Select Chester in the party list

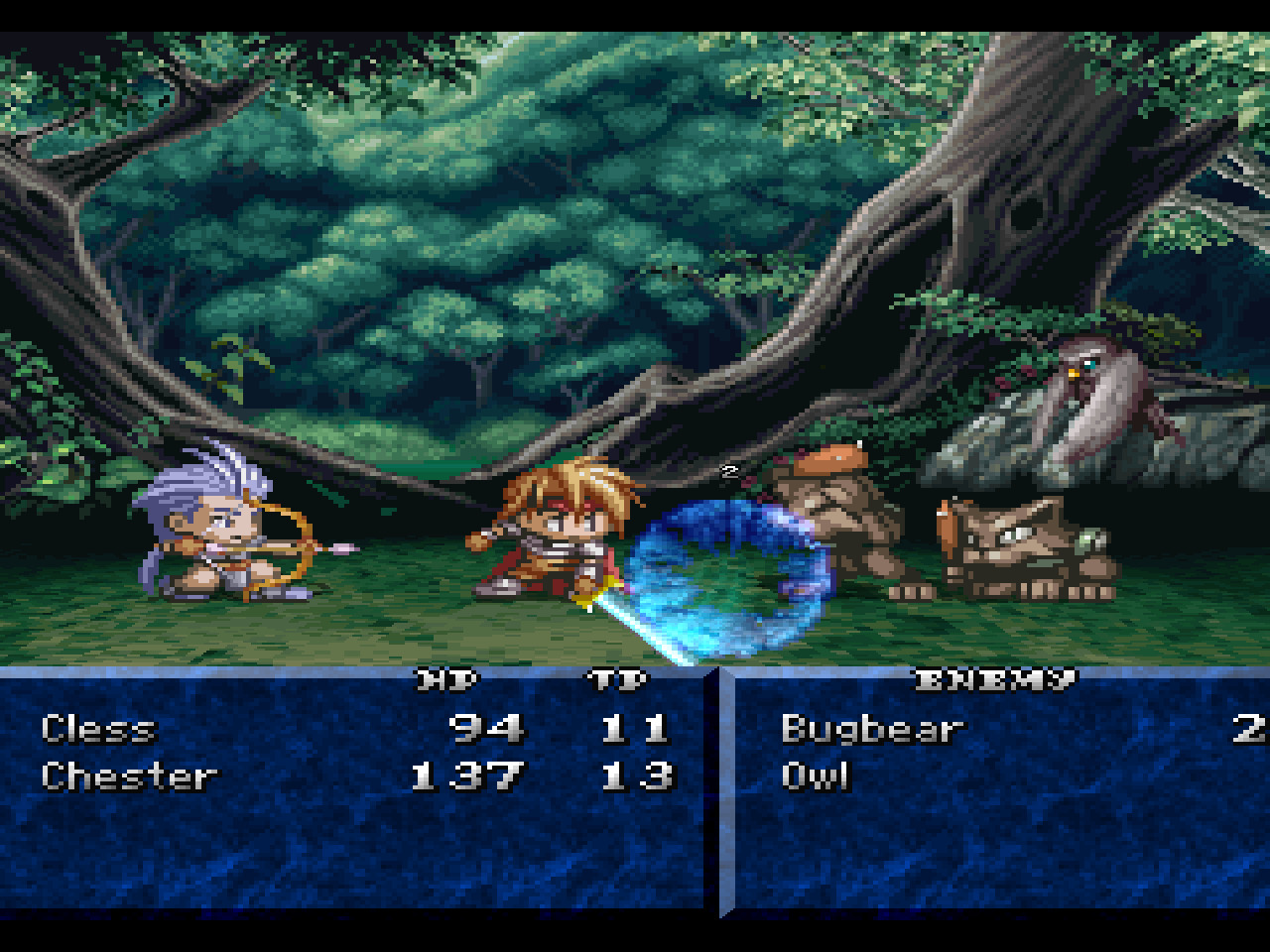tap(129, 775)
